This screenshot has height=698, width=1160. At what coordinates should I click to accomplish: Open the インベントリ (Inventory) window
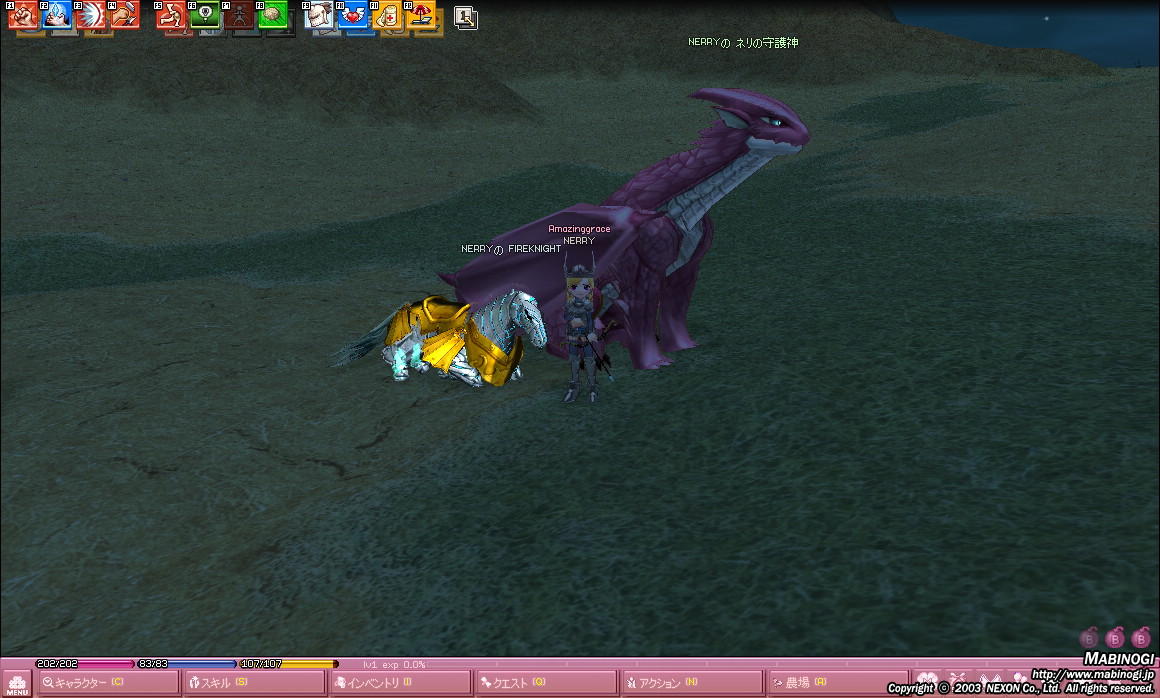coord(399,683)
